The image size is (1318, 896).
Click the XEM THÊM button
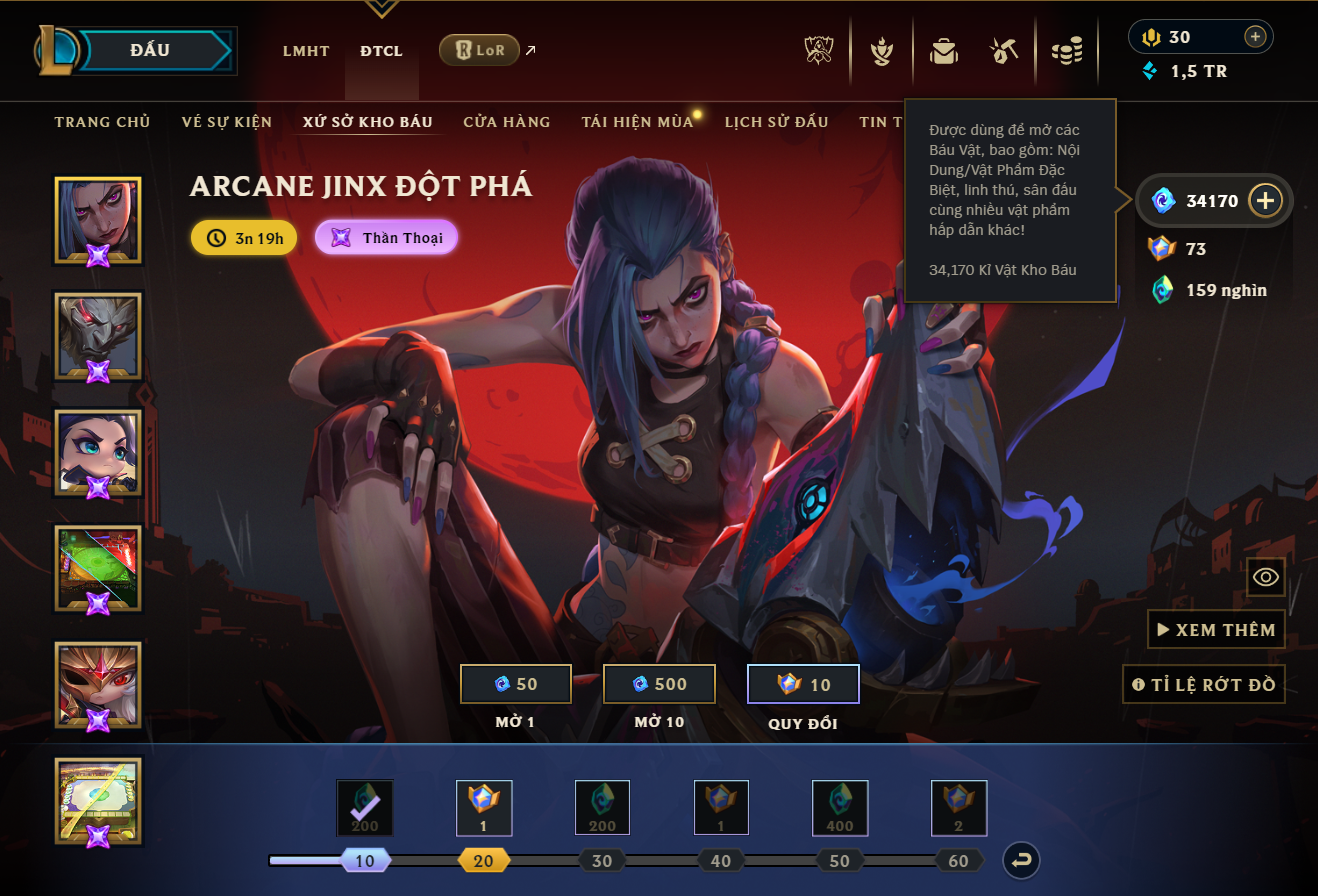pos(1216,630)
